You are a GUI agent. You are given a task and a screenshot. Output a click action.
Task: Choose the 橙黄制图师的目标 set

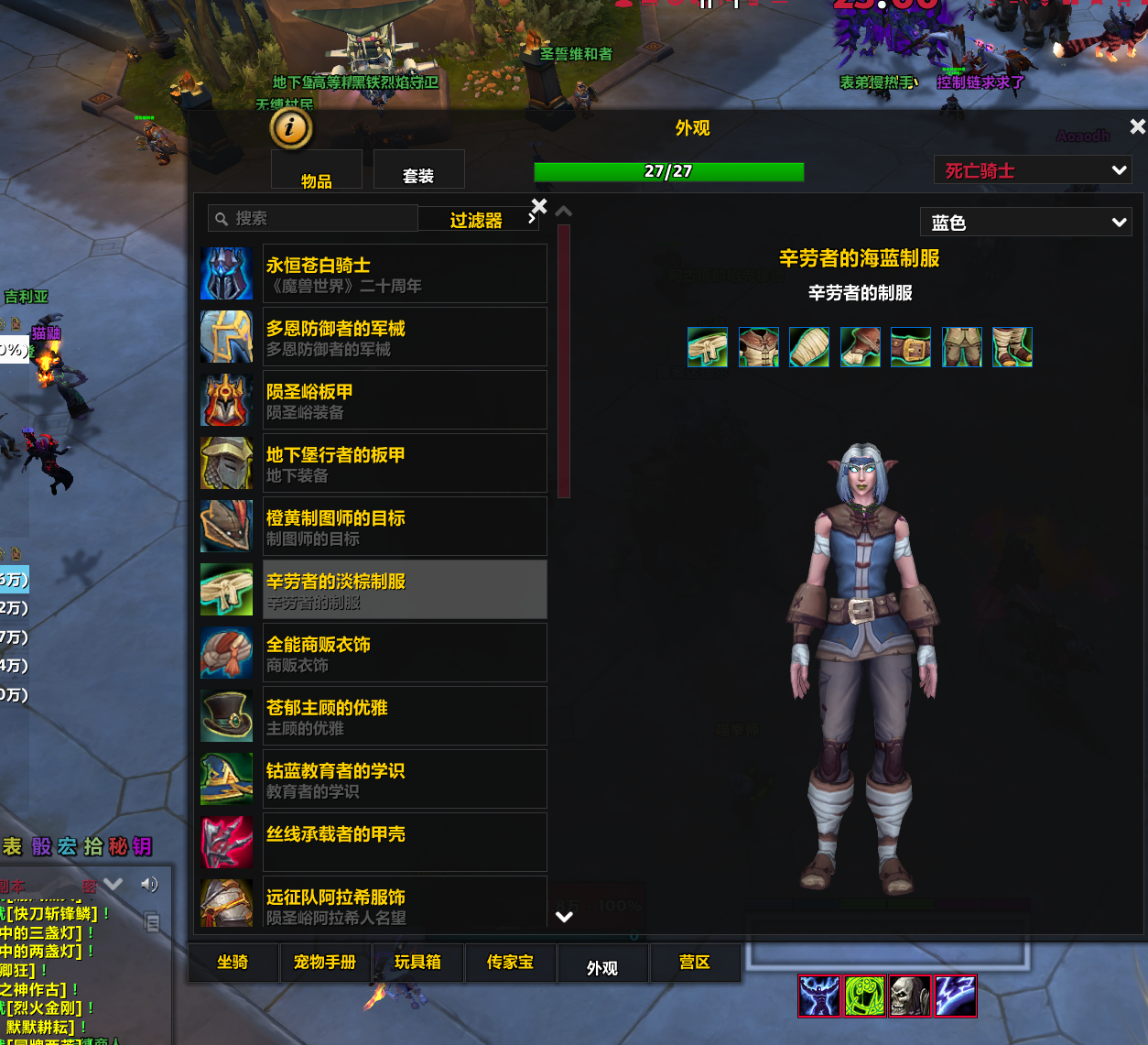point(404,527)
